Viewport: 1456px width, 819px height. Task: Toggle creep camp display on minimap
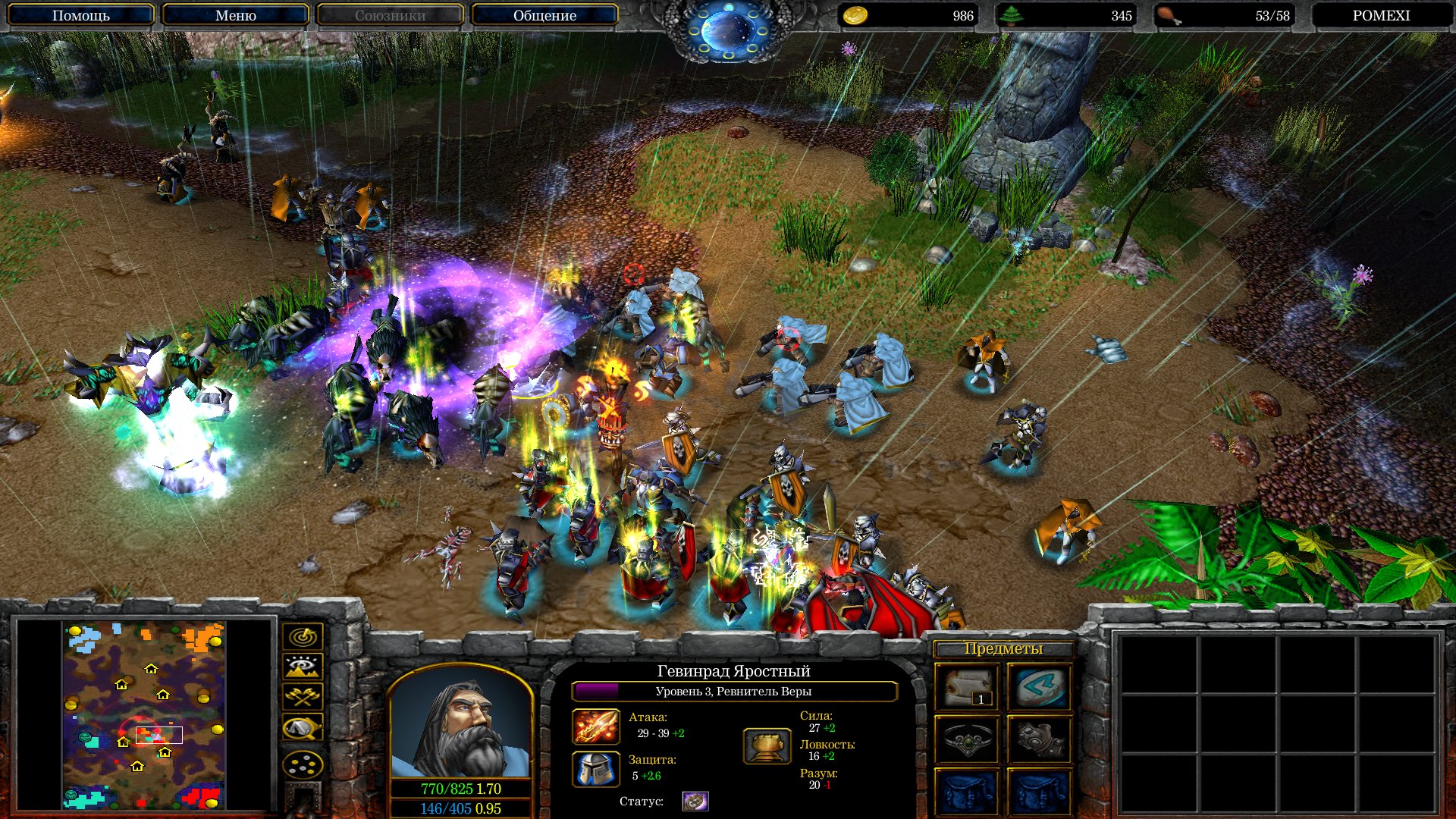click(303, 728)
